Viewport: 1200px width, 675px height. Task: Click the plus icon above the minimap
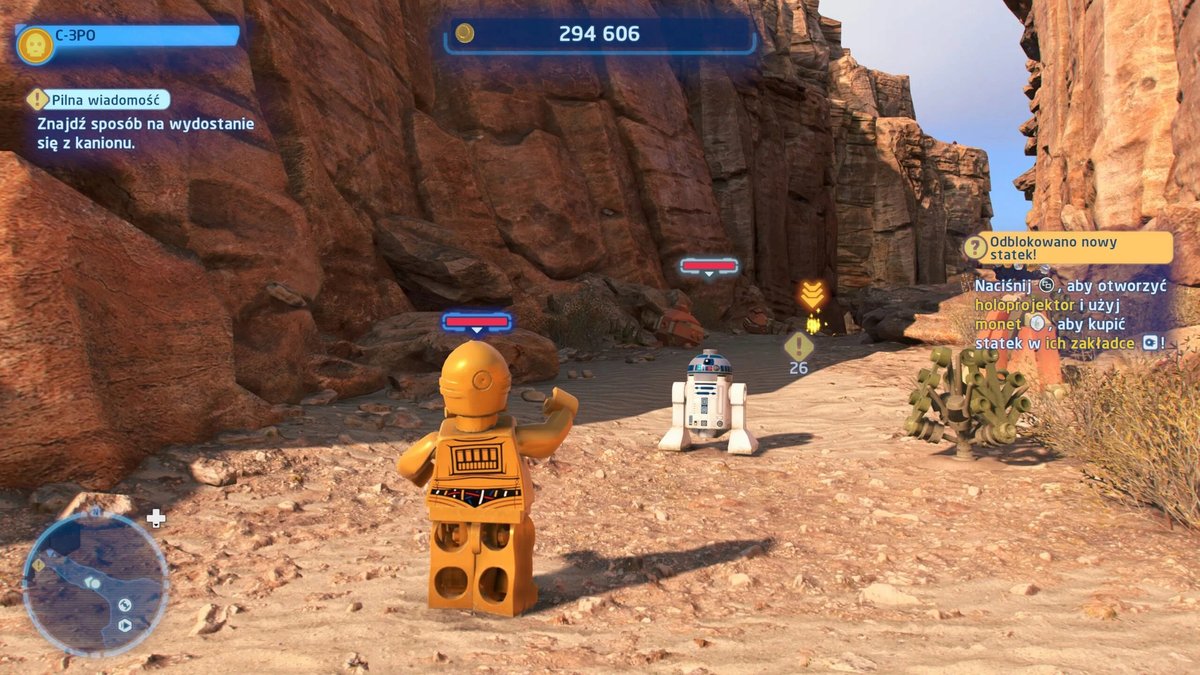156,518
